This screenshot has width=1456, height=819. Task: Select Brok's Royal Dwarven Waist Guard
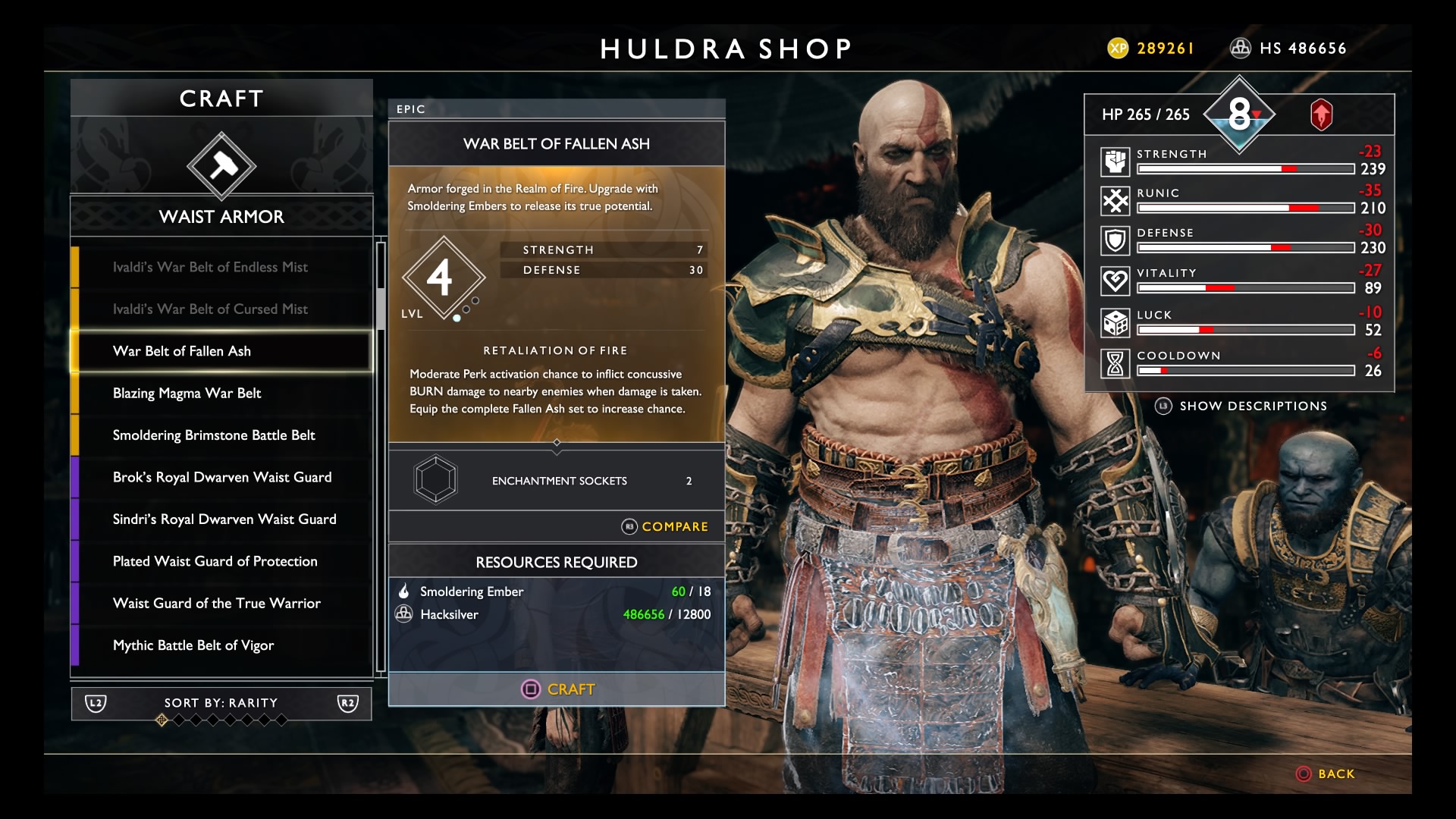tap(222, 478)
